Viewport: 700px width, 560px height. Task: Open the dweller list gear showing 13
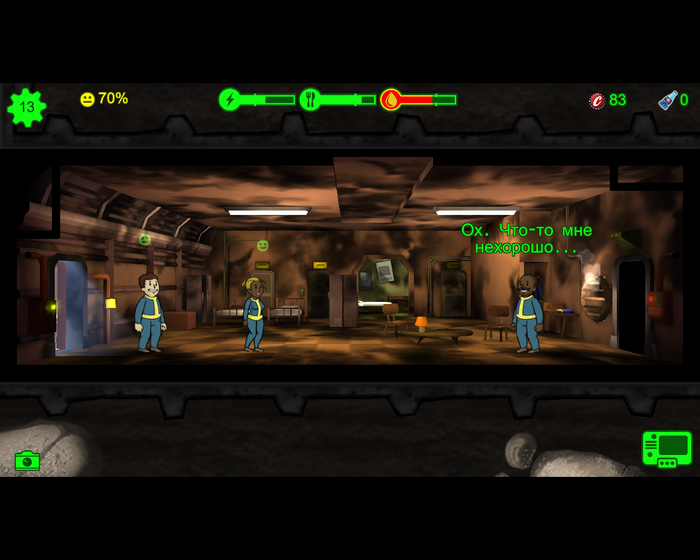click(26, 107)
